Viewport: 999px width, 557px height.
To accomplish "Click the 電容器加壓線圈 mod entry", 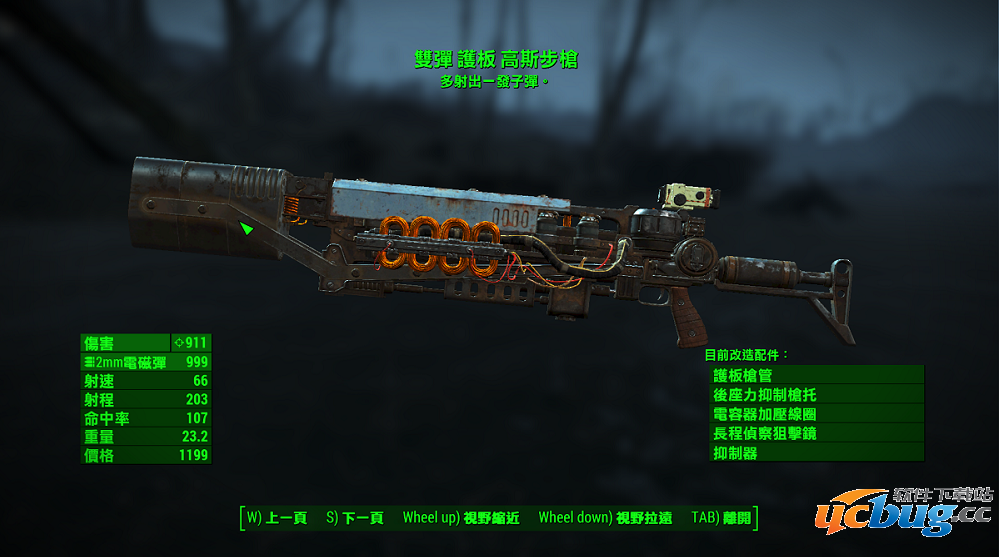I will point(816,414).
